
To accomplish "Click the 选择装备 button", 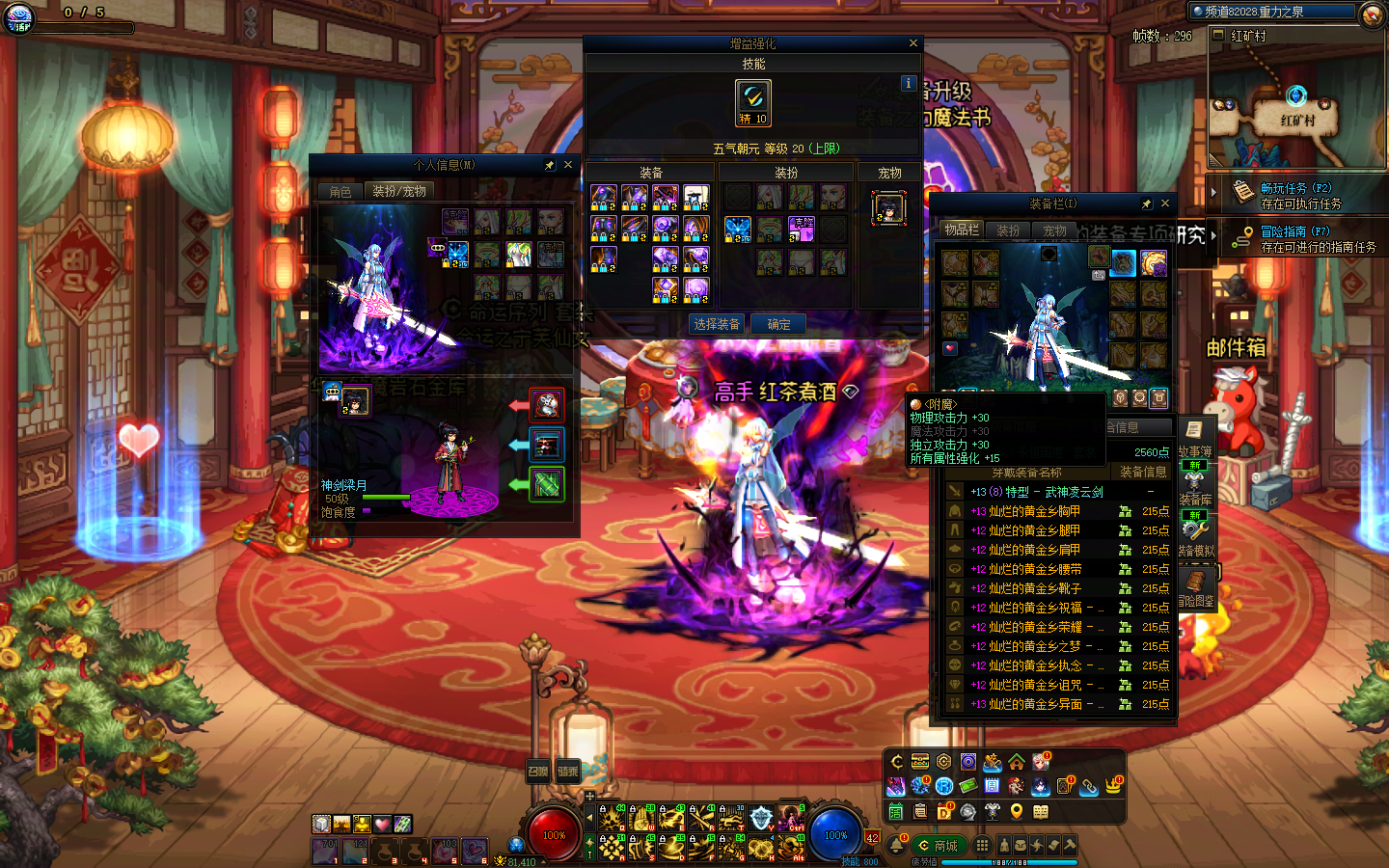I will (717, 324).
